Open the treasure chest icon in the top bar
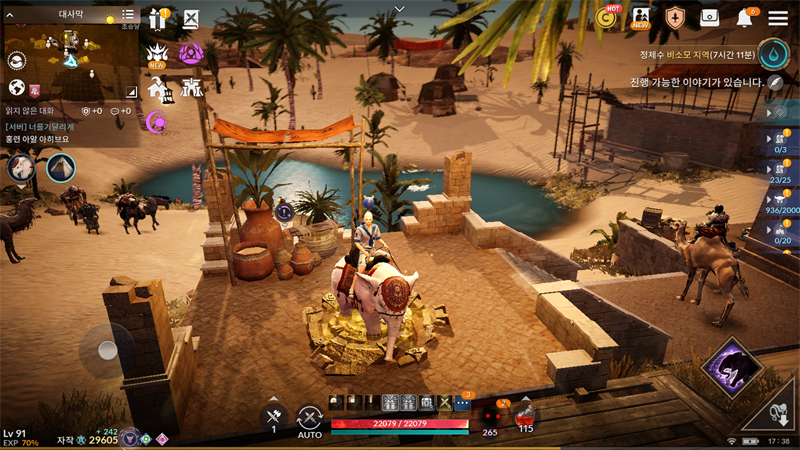This screenshot has width=800, height=450. [x=710, y=18]
